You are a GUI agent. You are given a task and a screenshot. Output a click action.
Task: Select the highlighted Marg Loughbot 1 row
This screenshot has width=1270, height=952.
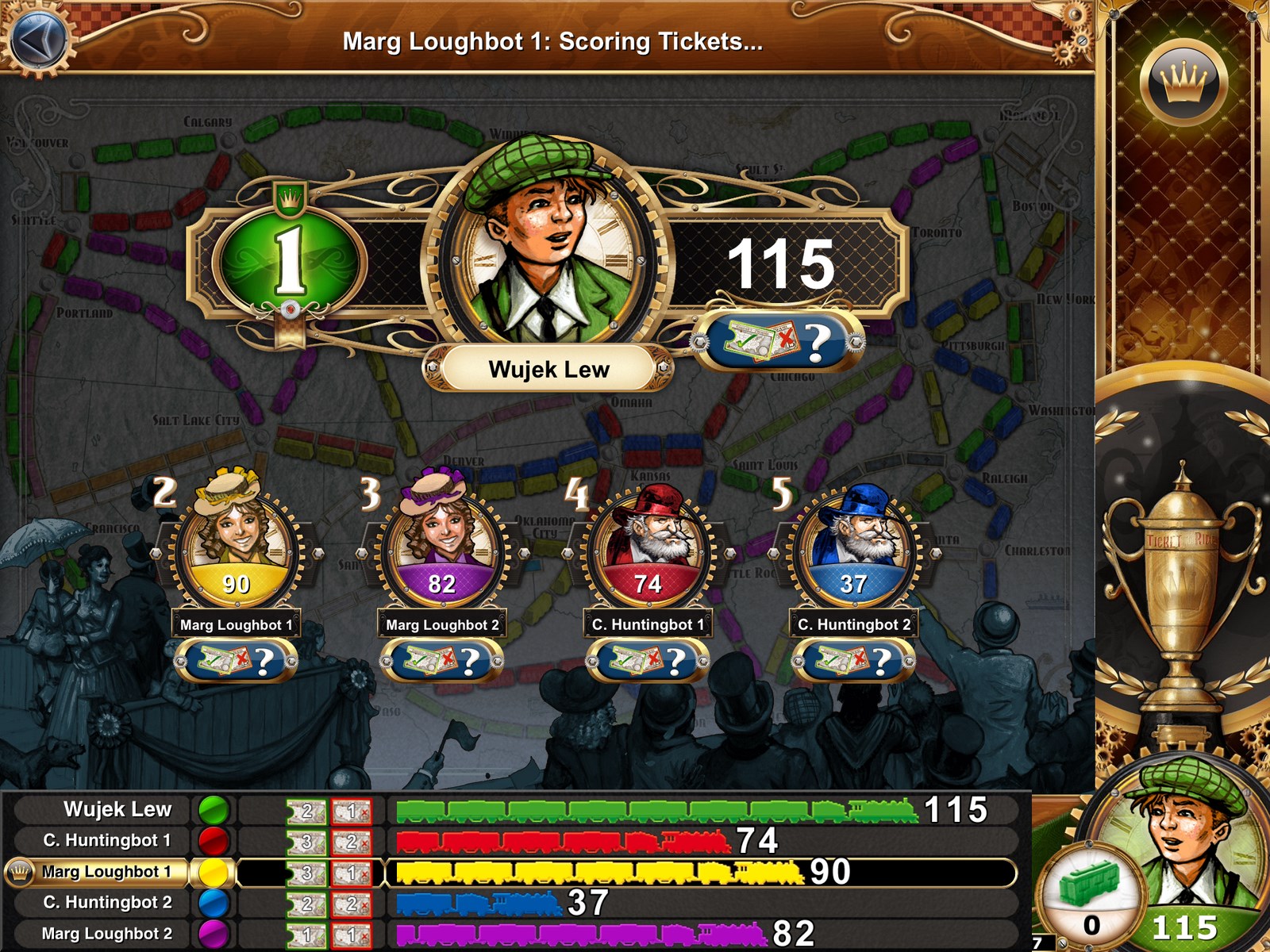point(107,872)
